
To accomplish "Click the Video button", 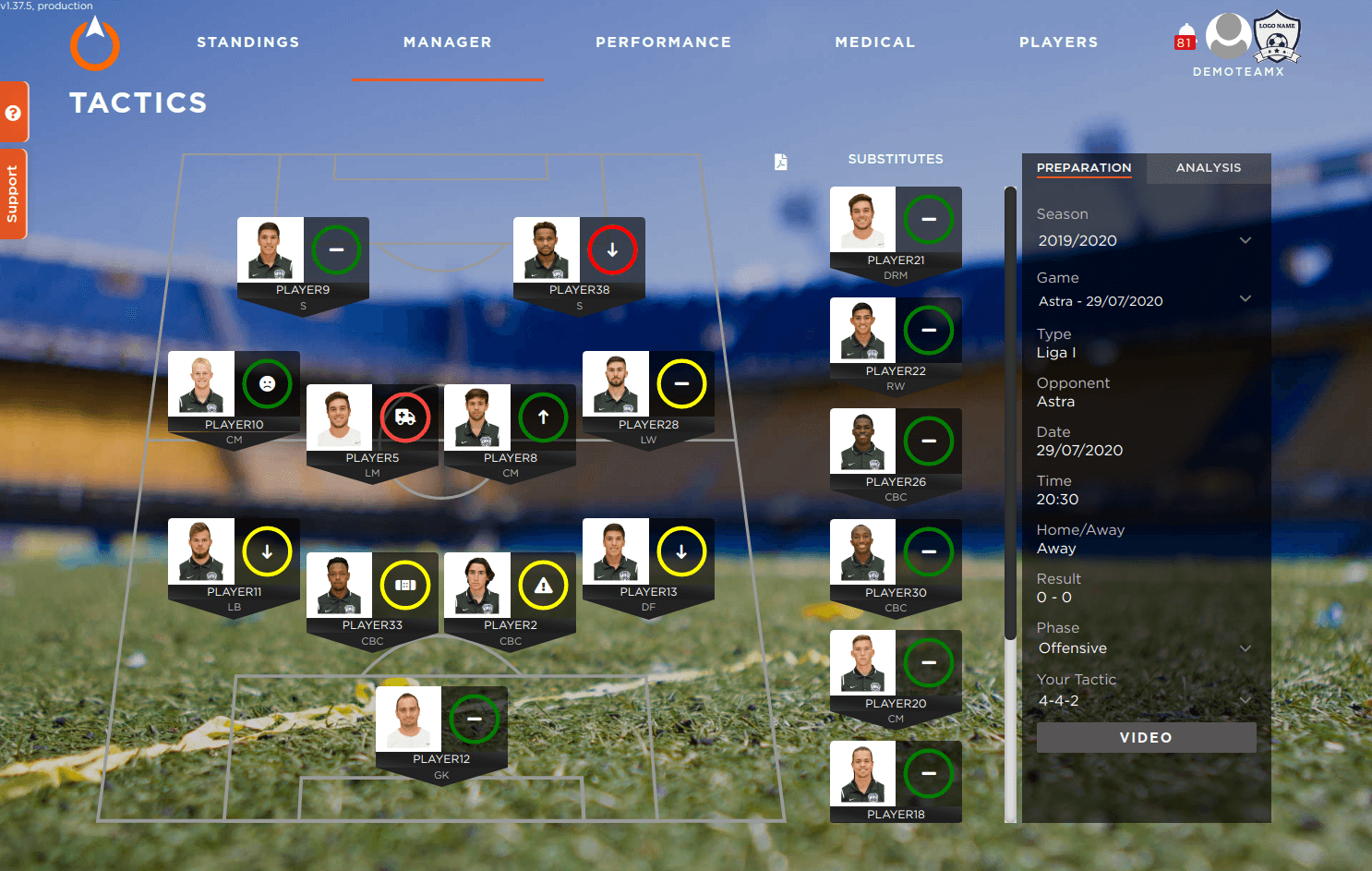I will [x=1146, y=737].
